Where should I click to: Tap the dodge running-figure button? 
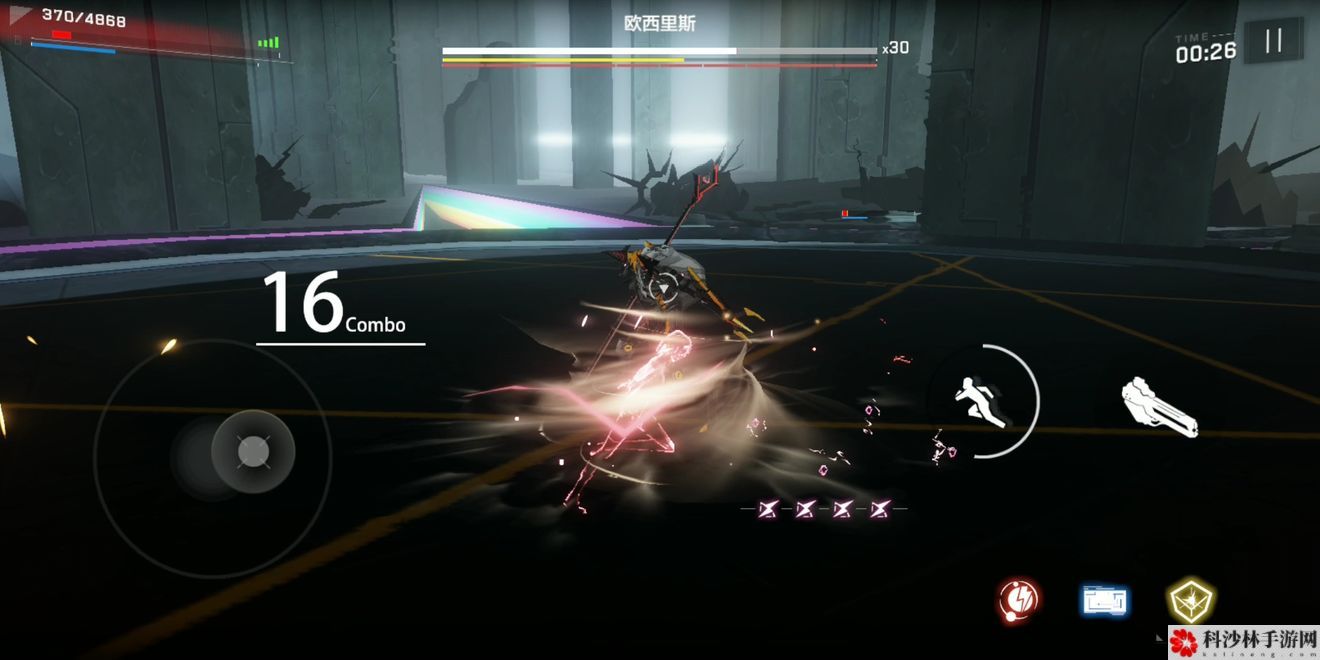(x=983, y=401)
